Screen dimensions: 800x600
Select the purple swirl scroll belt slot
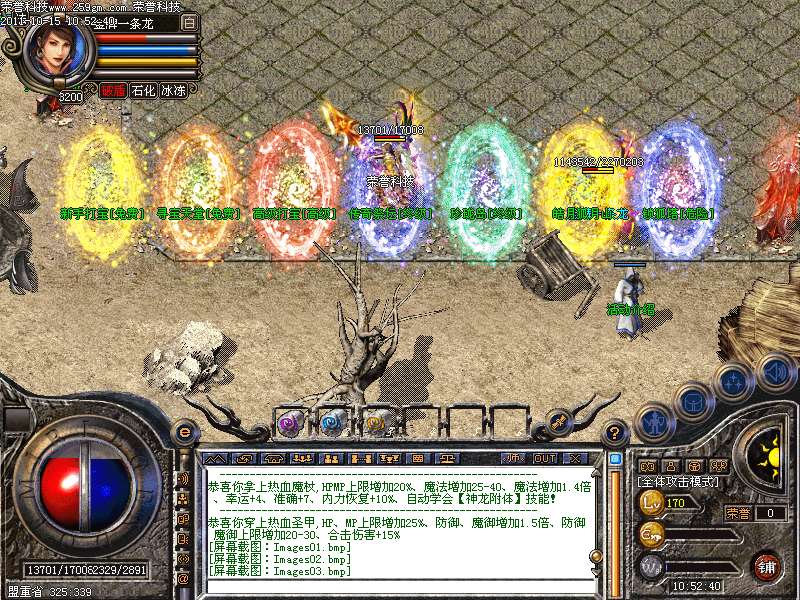(x=290, y=423)
